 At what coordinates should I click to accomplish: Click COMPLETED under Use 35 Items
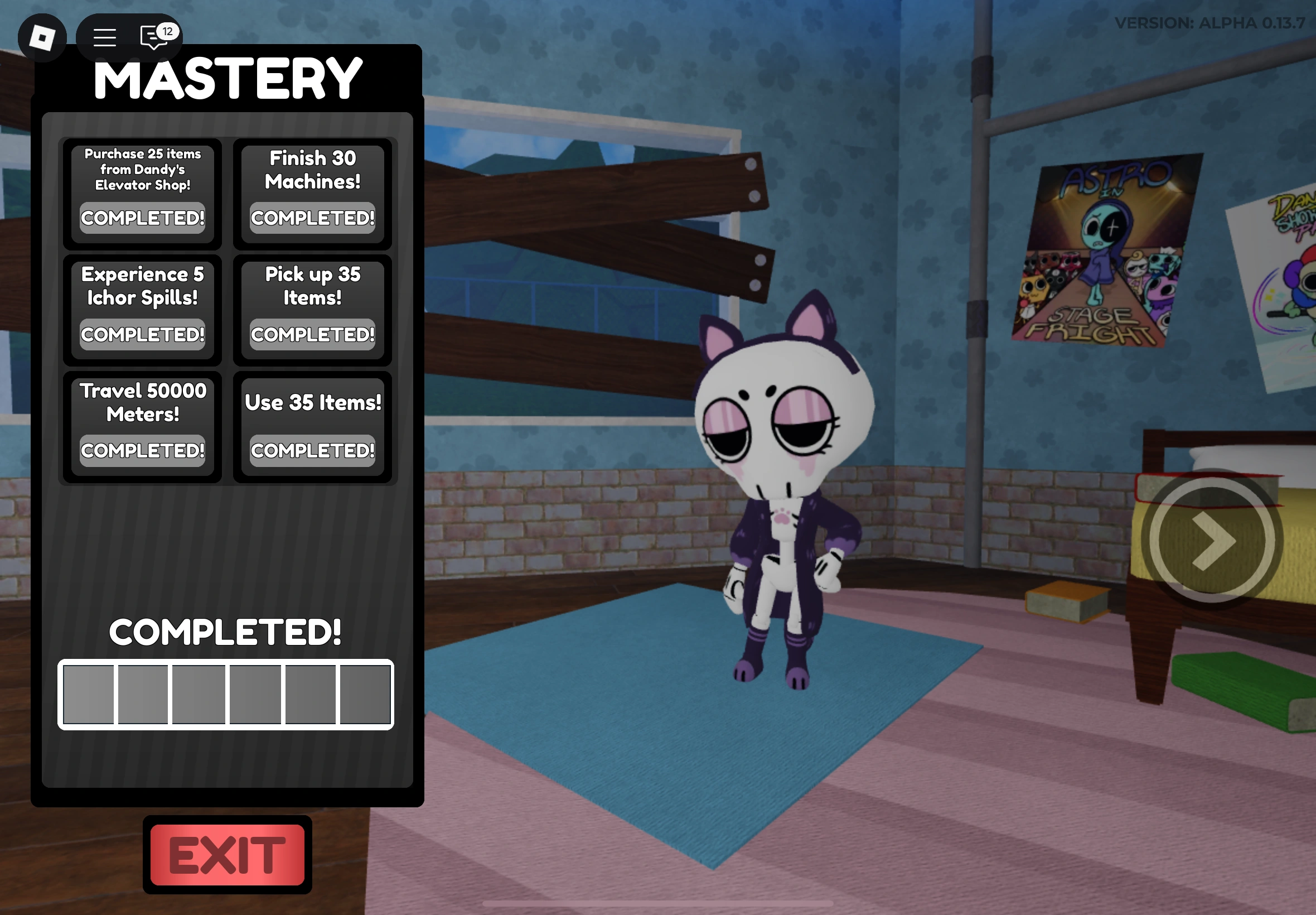coord(312,452)
